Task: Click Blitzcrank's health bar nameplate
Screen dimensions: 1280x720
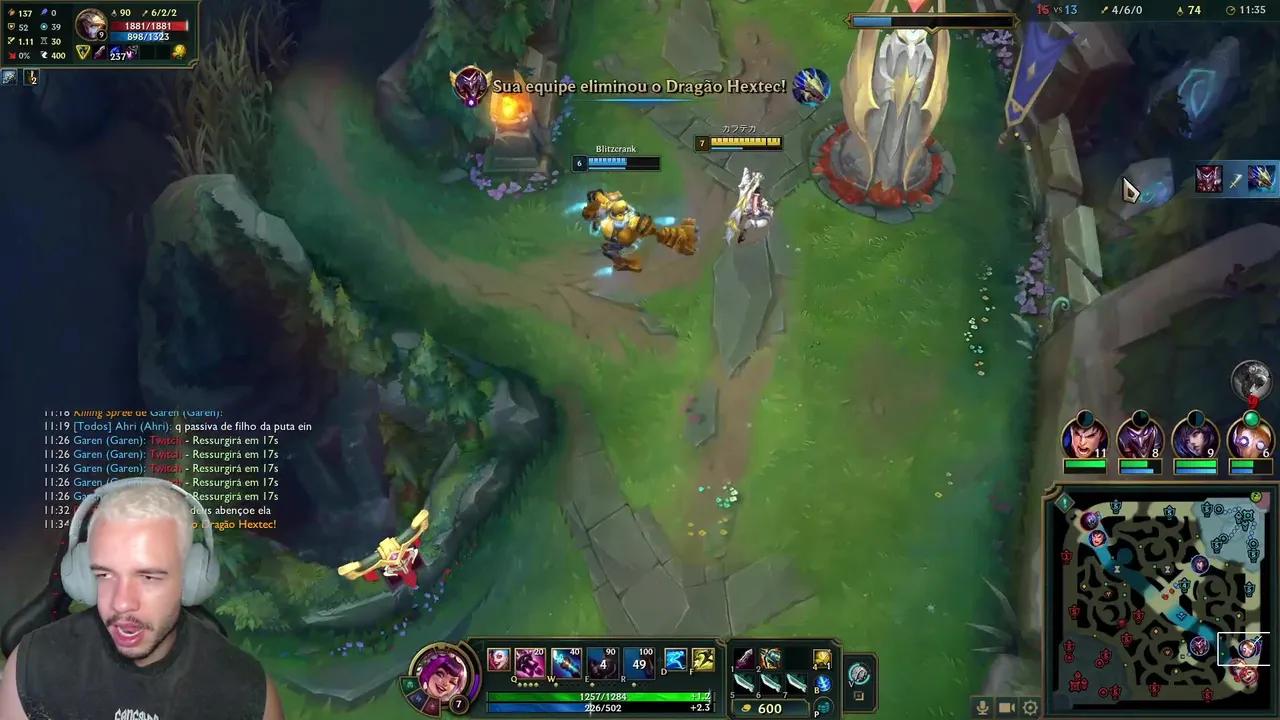Action: click(x=616, y=161)
